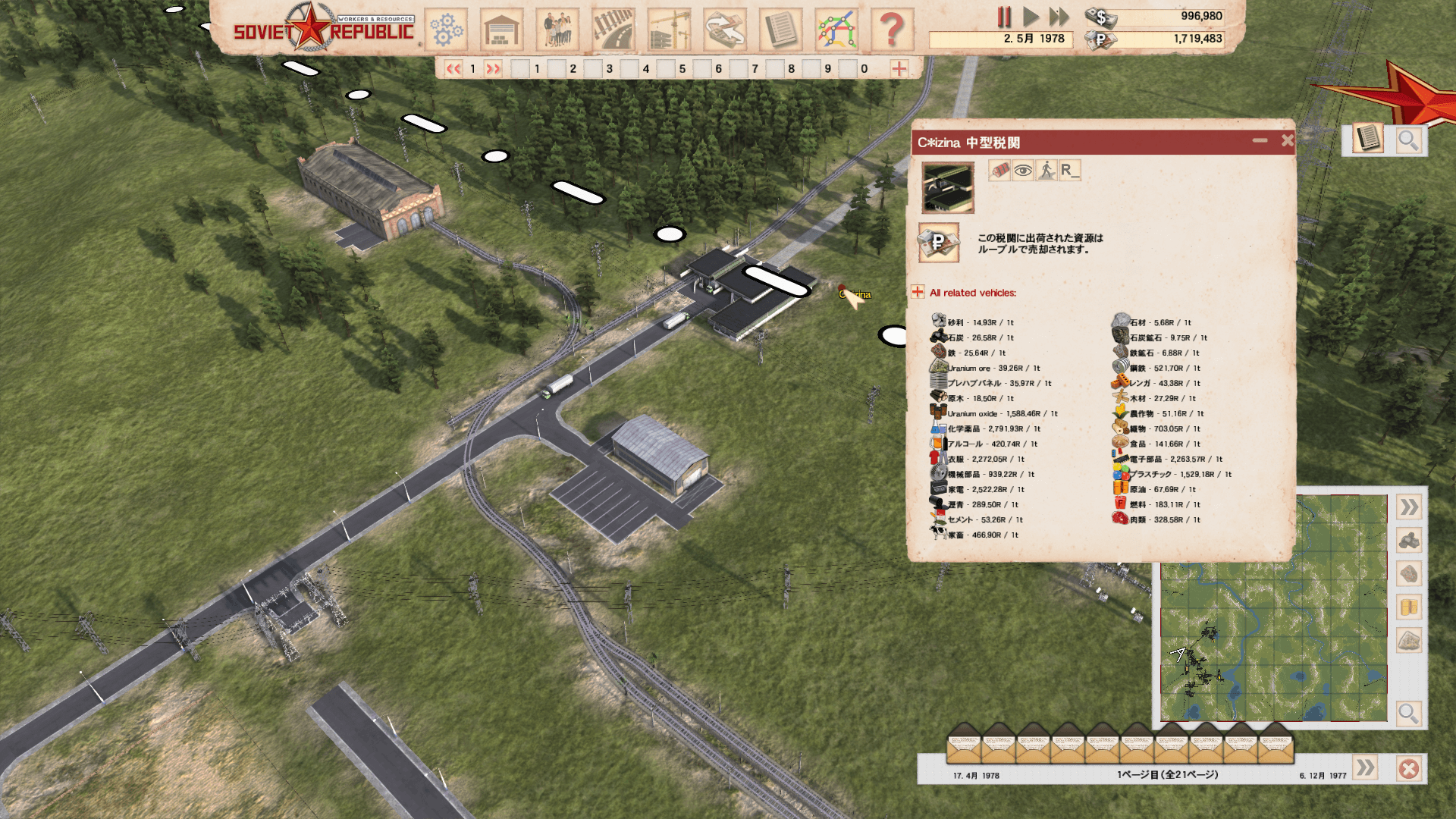Close the message bar with red X
1456x819 pixels.
[1409, 769]
